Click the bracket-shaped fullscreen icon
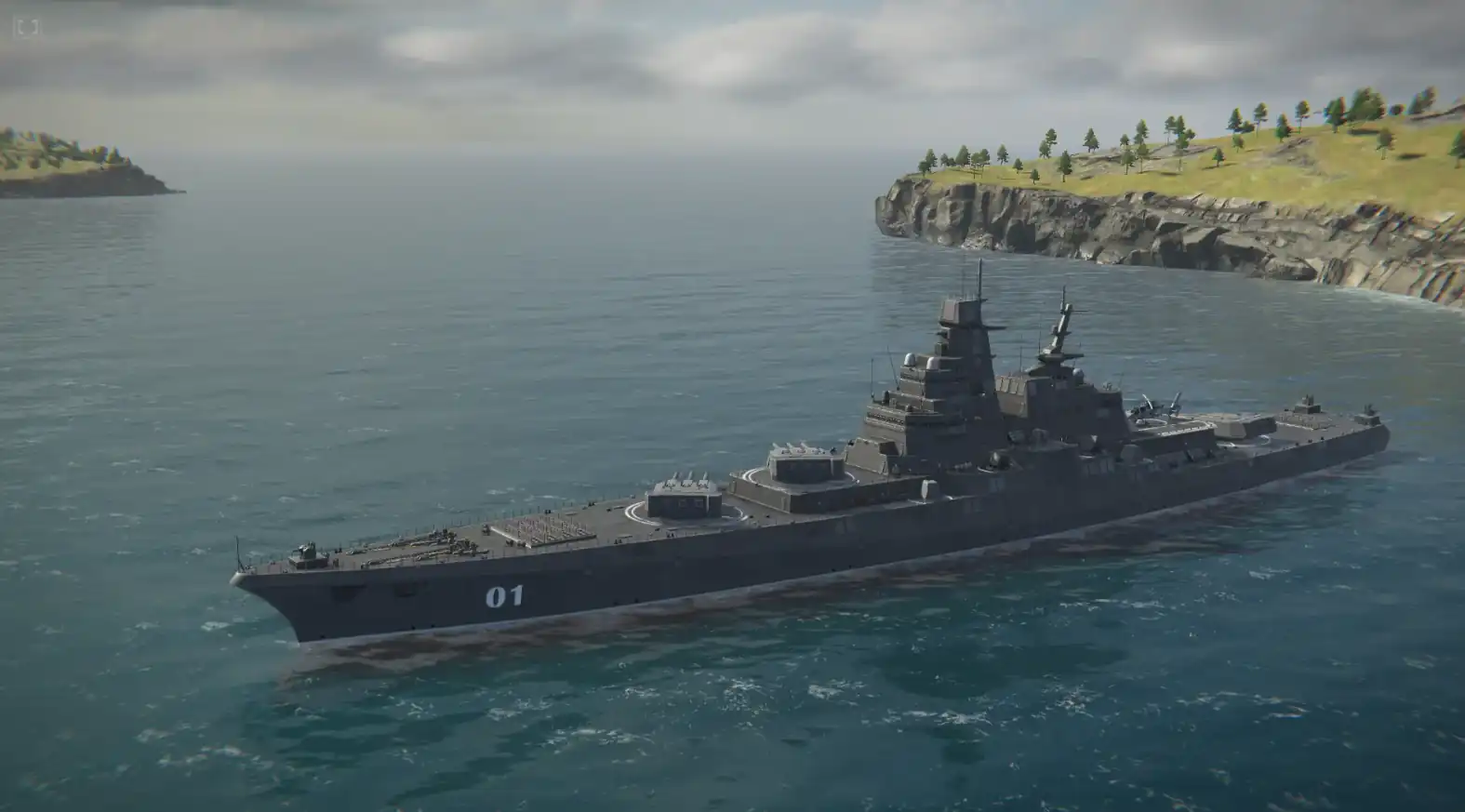Screen dimensions: 1465x812 click(27, 27)
